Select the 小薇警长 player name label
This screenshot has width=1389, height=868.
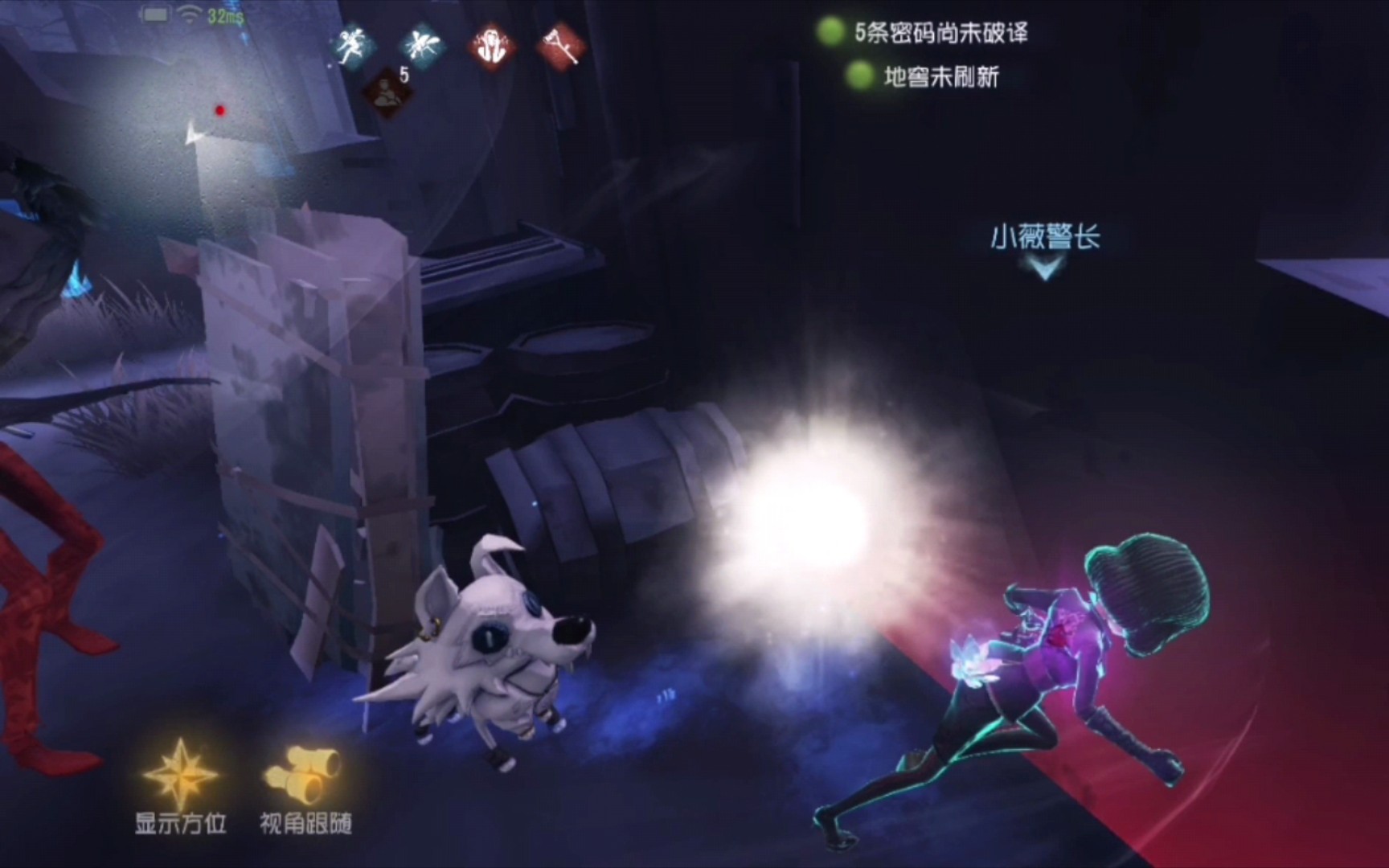click(x=1046, y=236)
